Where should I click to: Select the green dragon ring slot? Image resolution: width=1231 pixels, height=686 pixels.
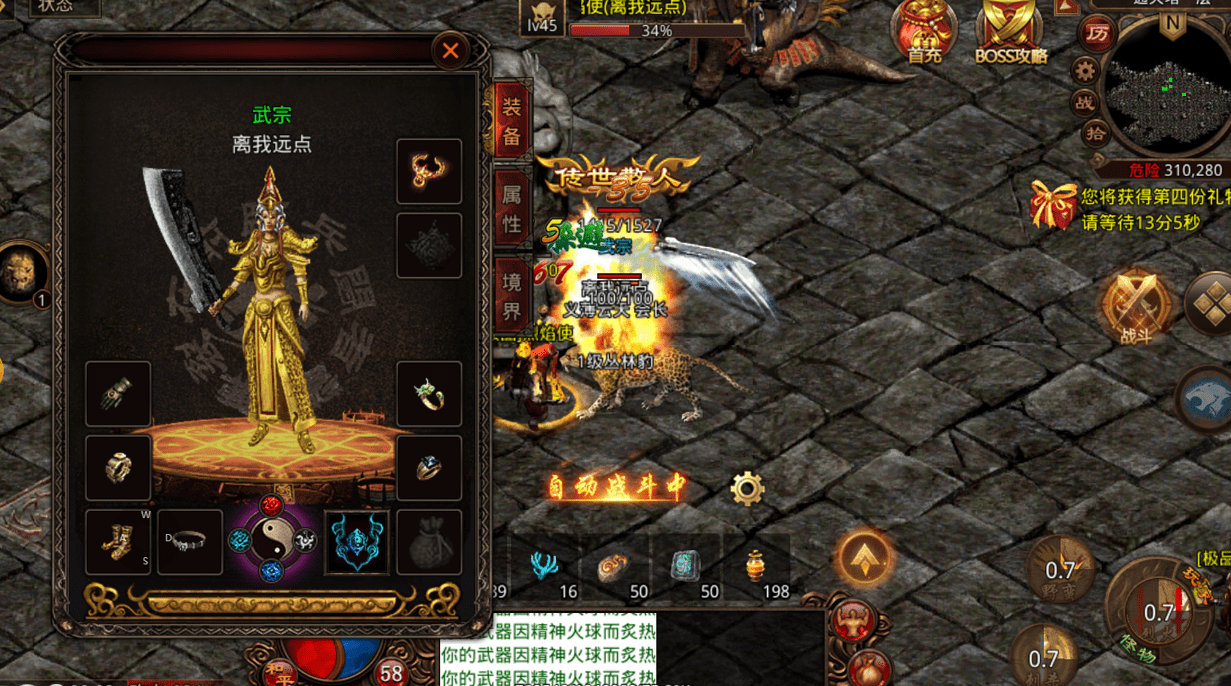point(429,394)
